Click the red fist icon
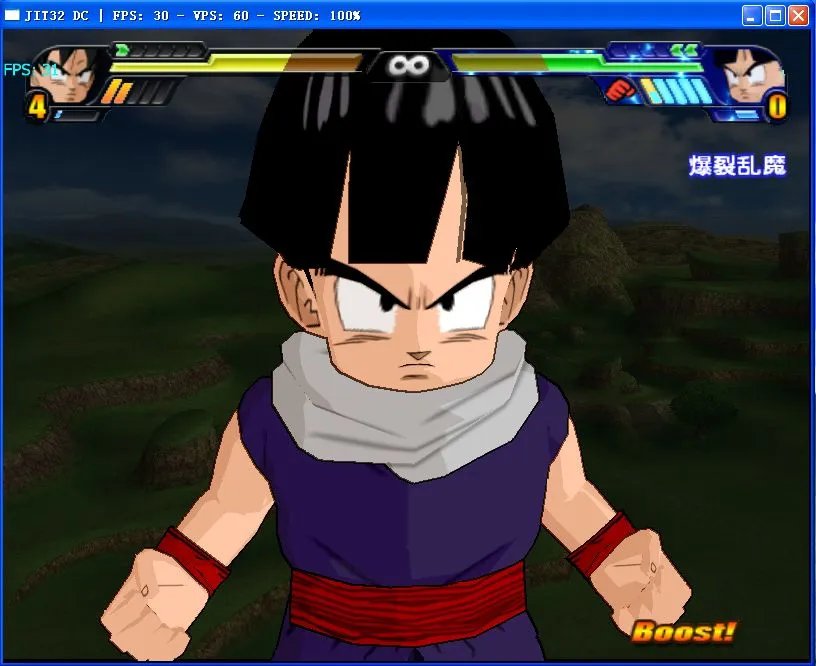Screen dimensions: 816x666 (621, 91)
